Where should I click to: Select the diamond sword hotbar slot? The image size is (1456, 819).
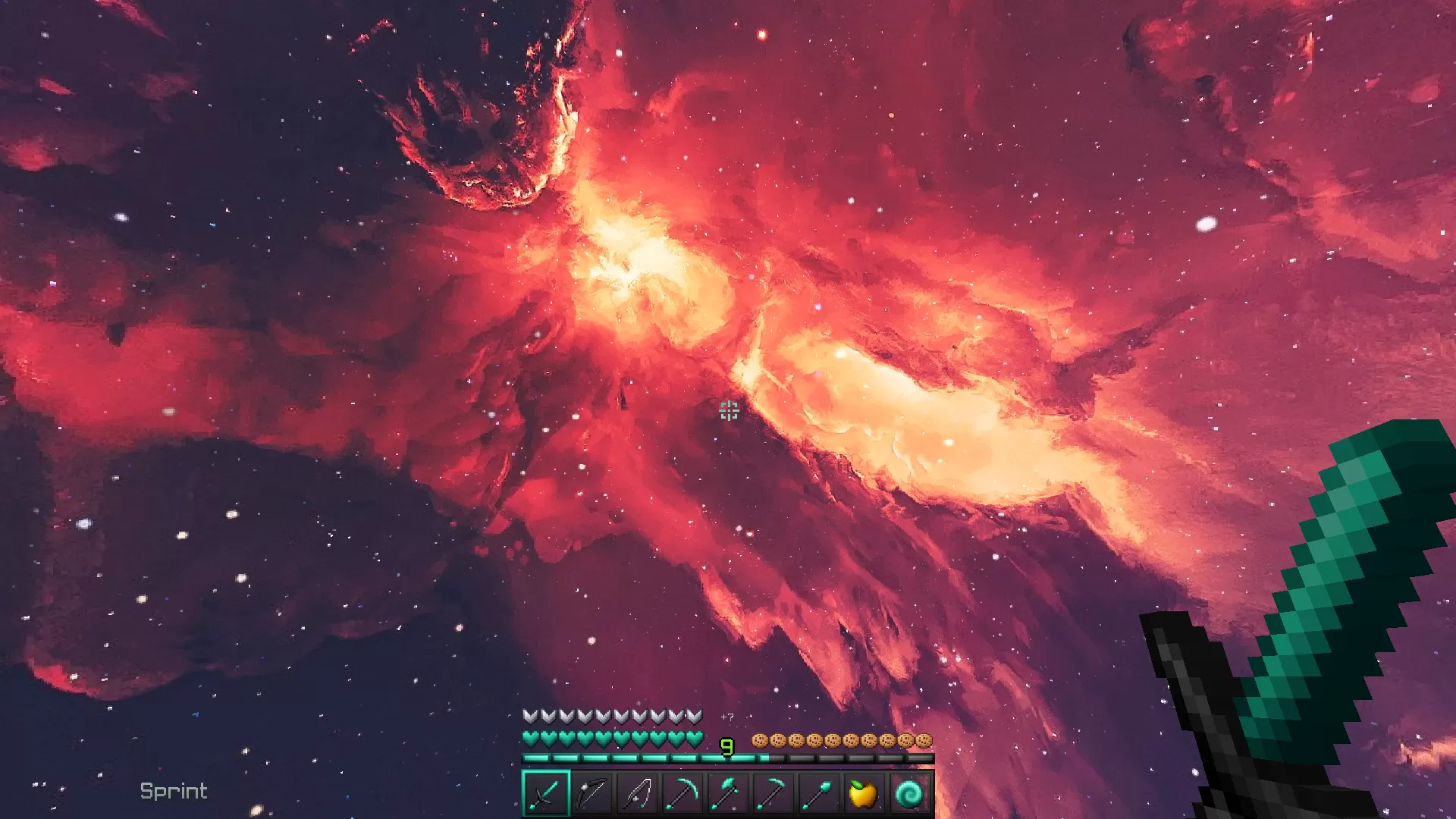point(546,793)
